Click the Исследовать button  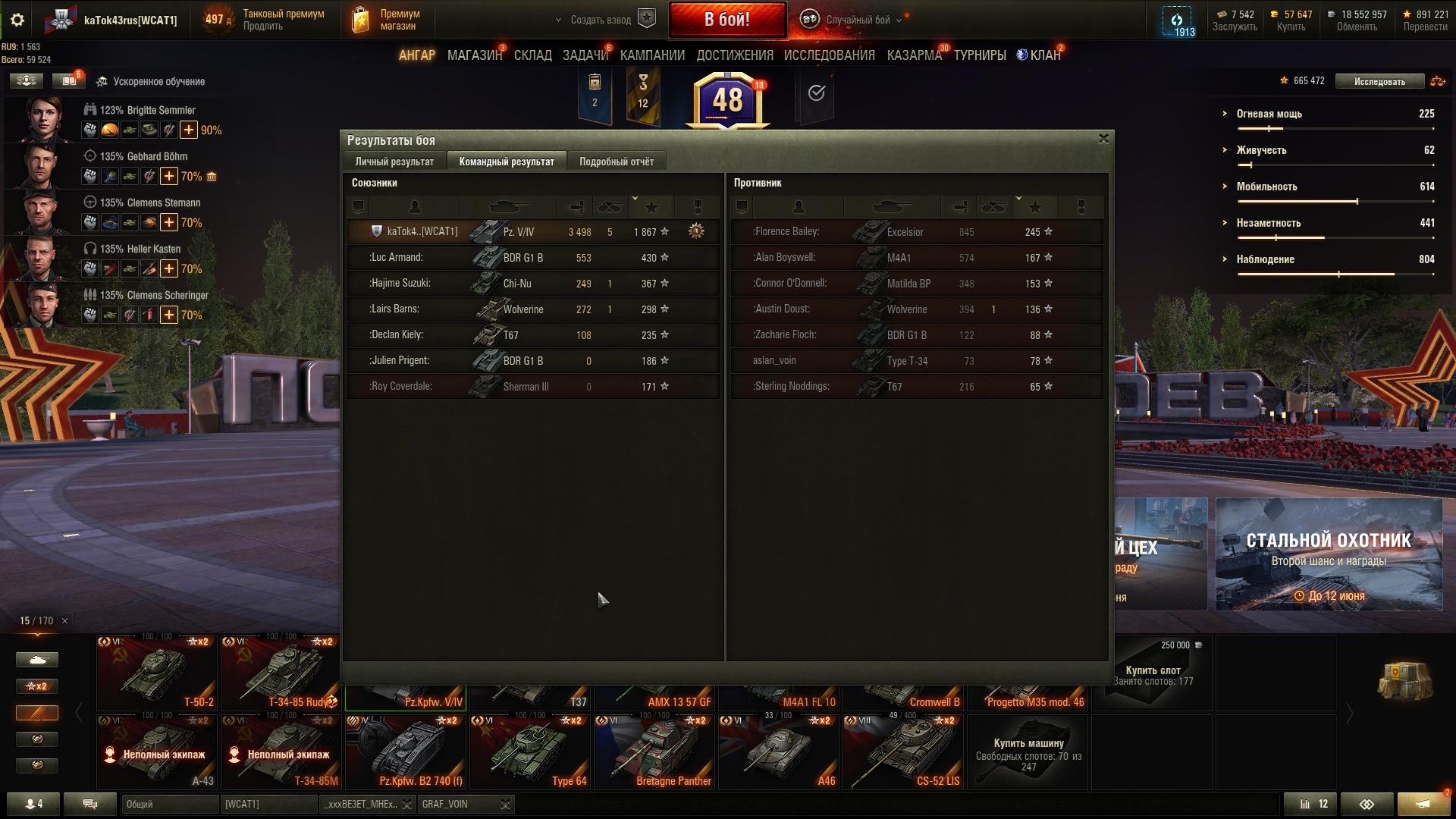pyautogui.click(x=1380, y=80)
